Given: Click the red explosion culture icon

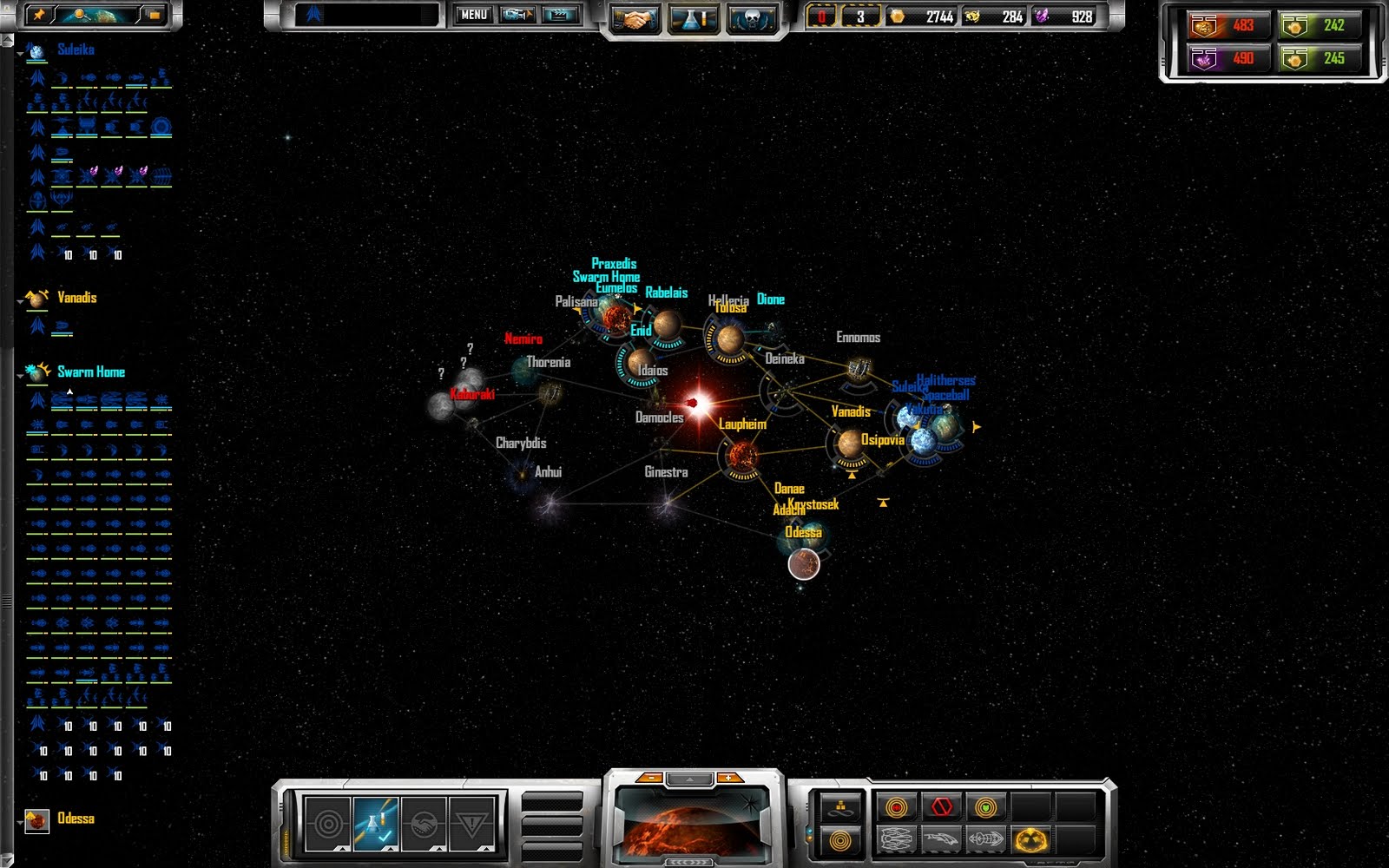Looking at the screenshot, I should pos(895,806).
